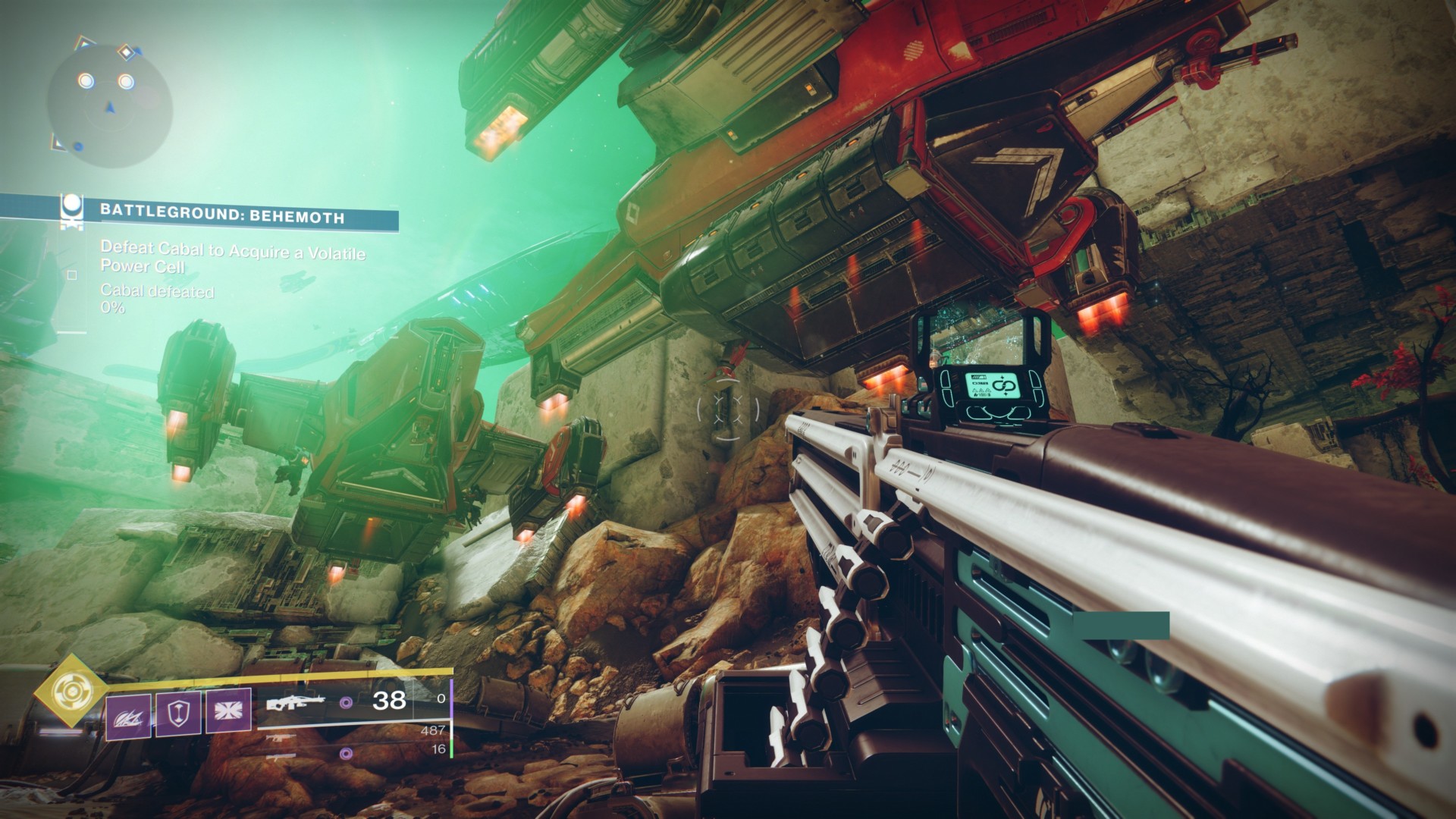Select the equipped machine gun weapon icon

tap(297, 703)
